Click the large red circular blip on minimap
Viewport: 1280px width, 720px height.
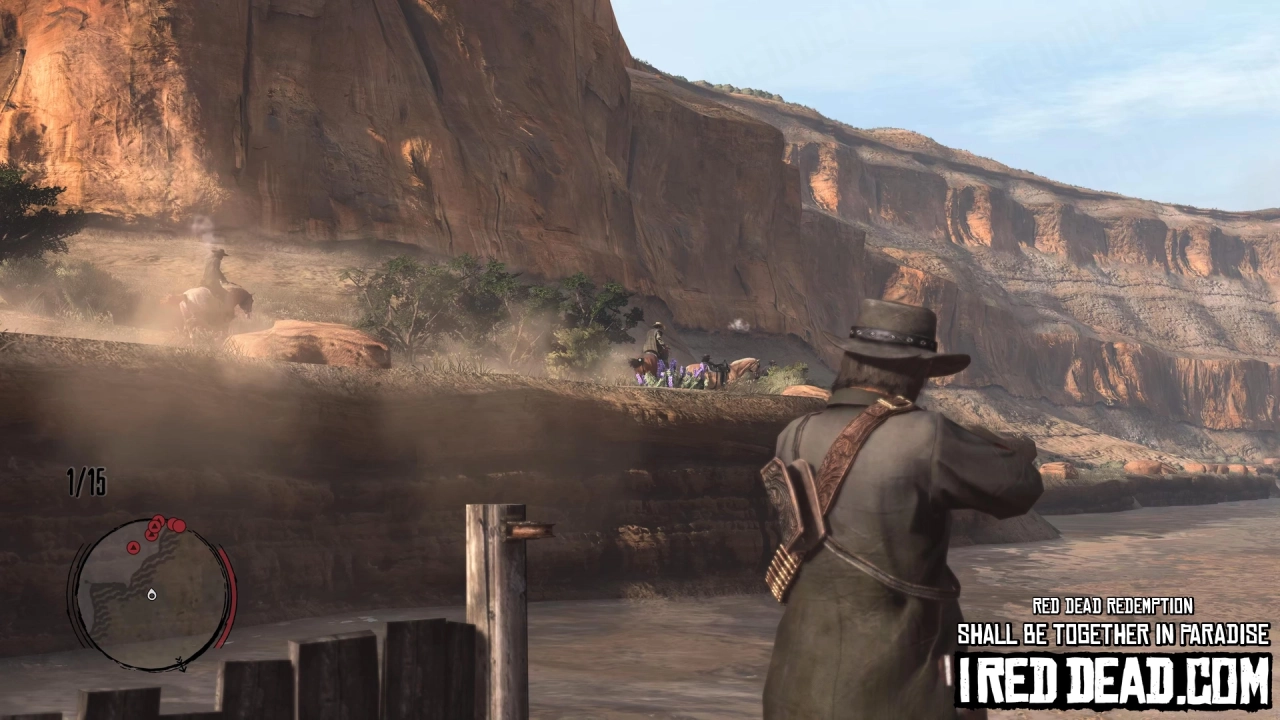(178, 526)
